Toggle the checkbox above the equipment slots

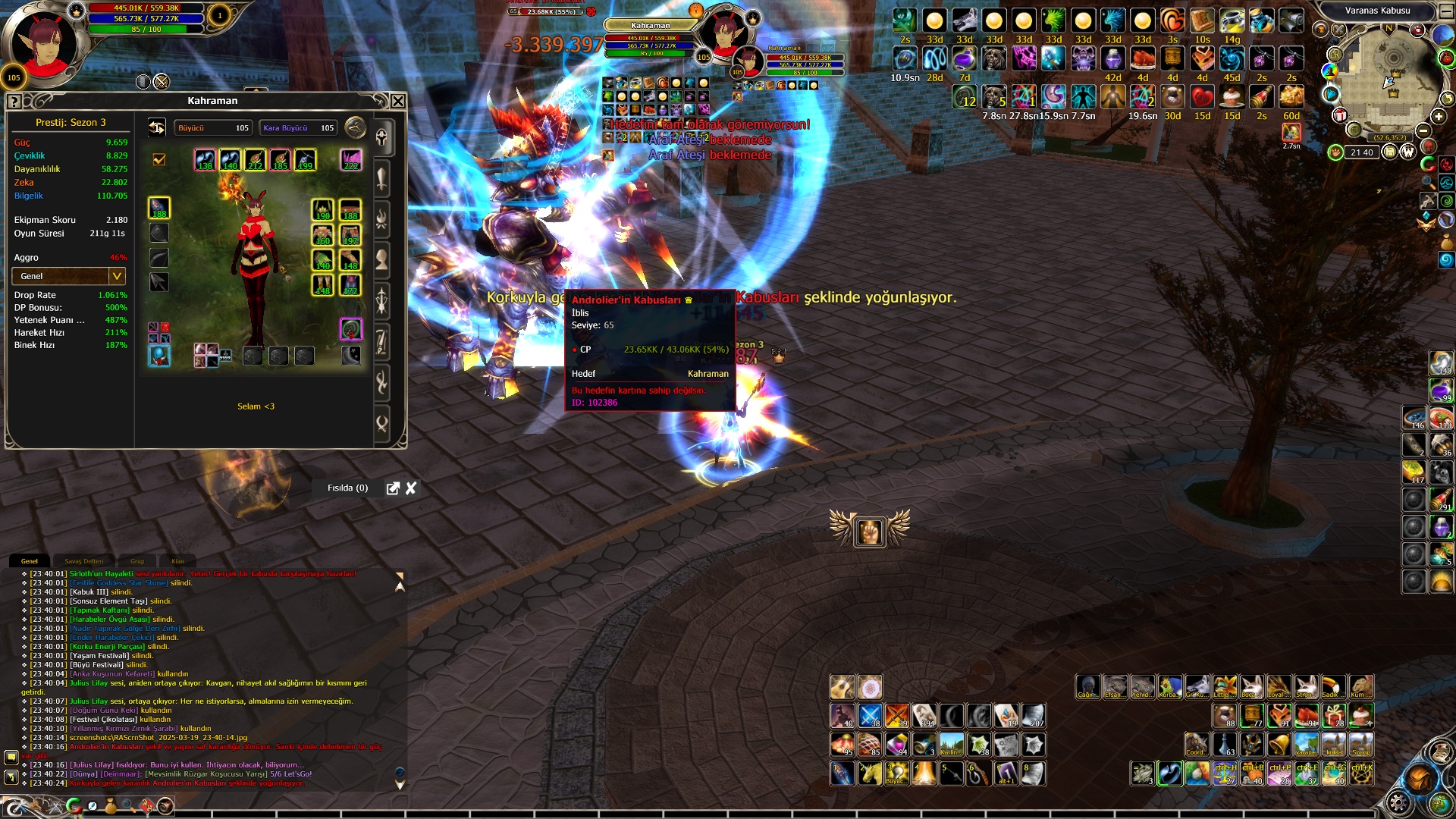tap(159, 159)
